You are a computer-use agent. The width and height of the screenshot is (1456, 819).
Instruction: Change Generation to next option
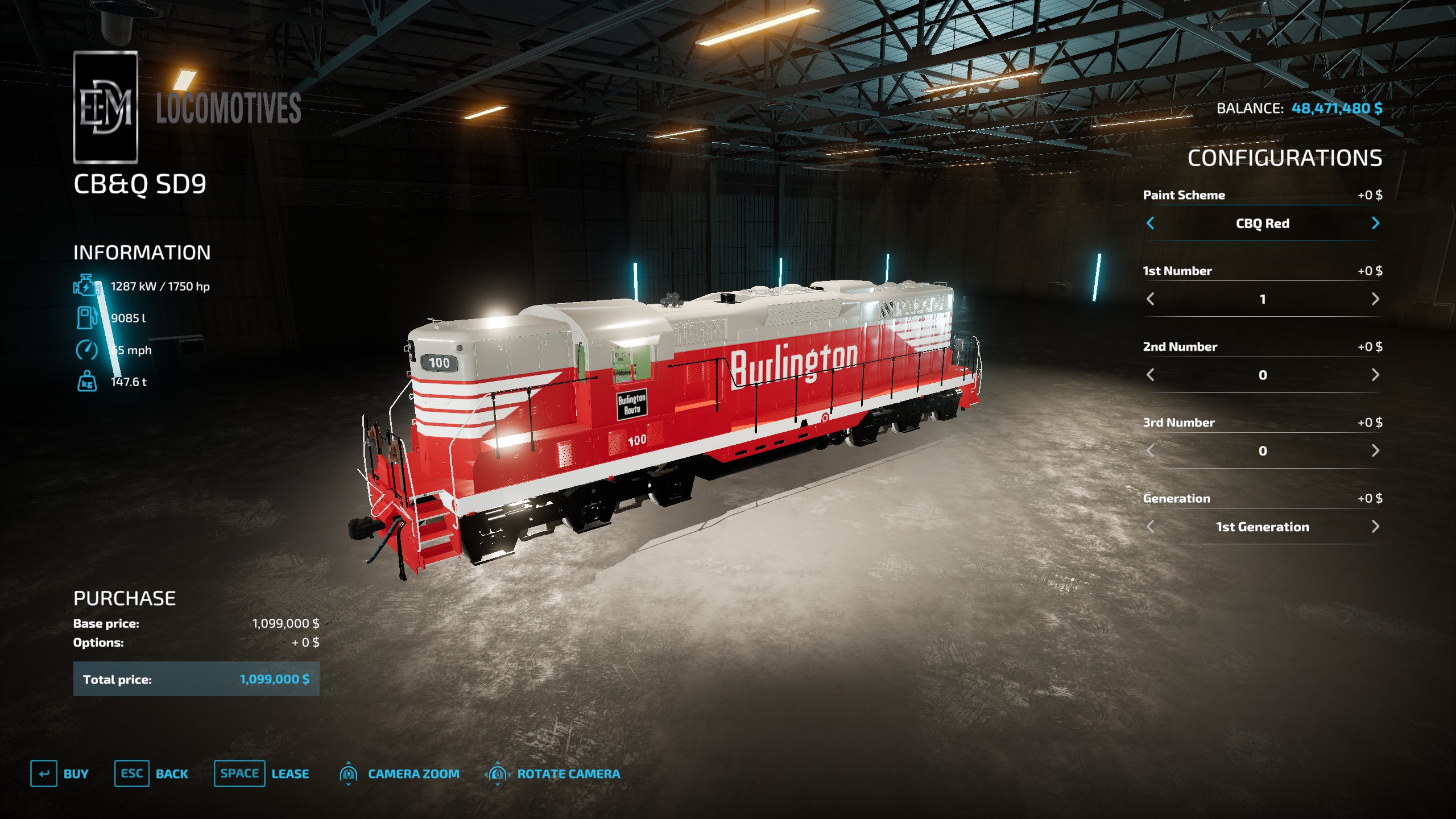(x=1375, y=527)
